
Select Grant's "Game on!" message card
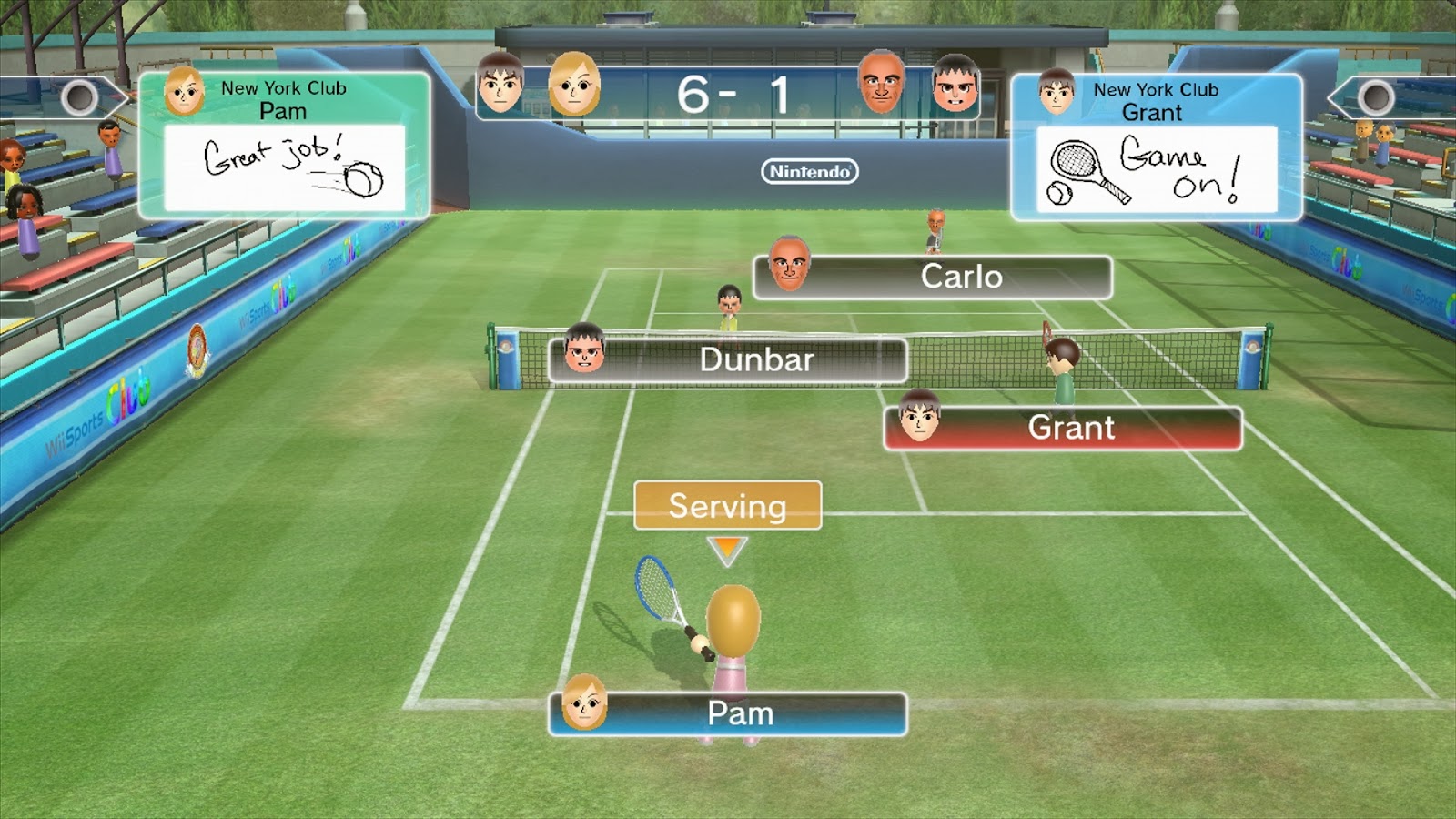click(x=1157, y=169)
